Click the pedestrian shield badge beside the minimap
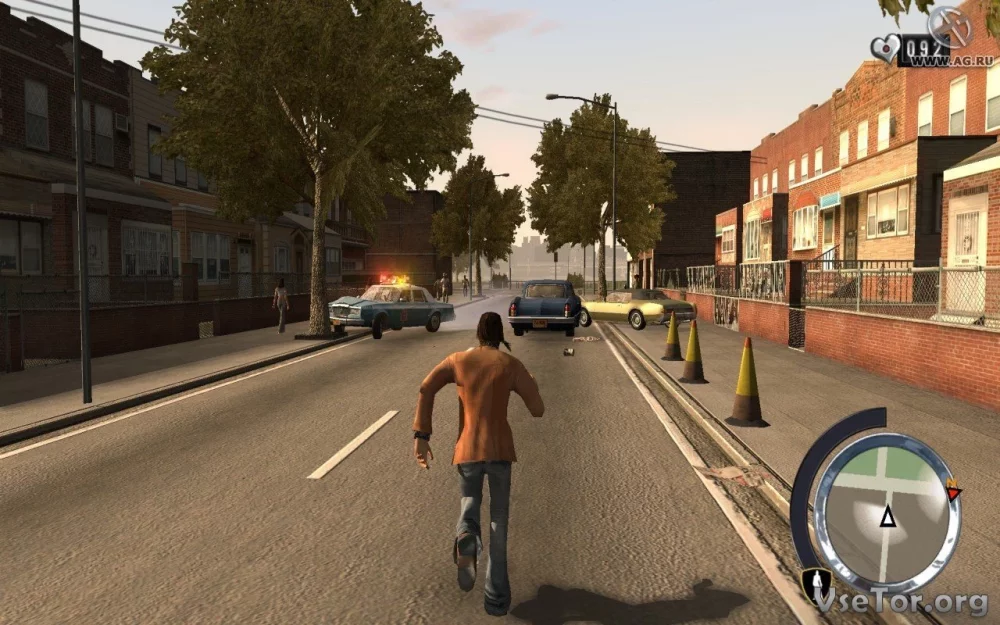1000x625 pixels. pyautogui.click(x=815, y=583)
